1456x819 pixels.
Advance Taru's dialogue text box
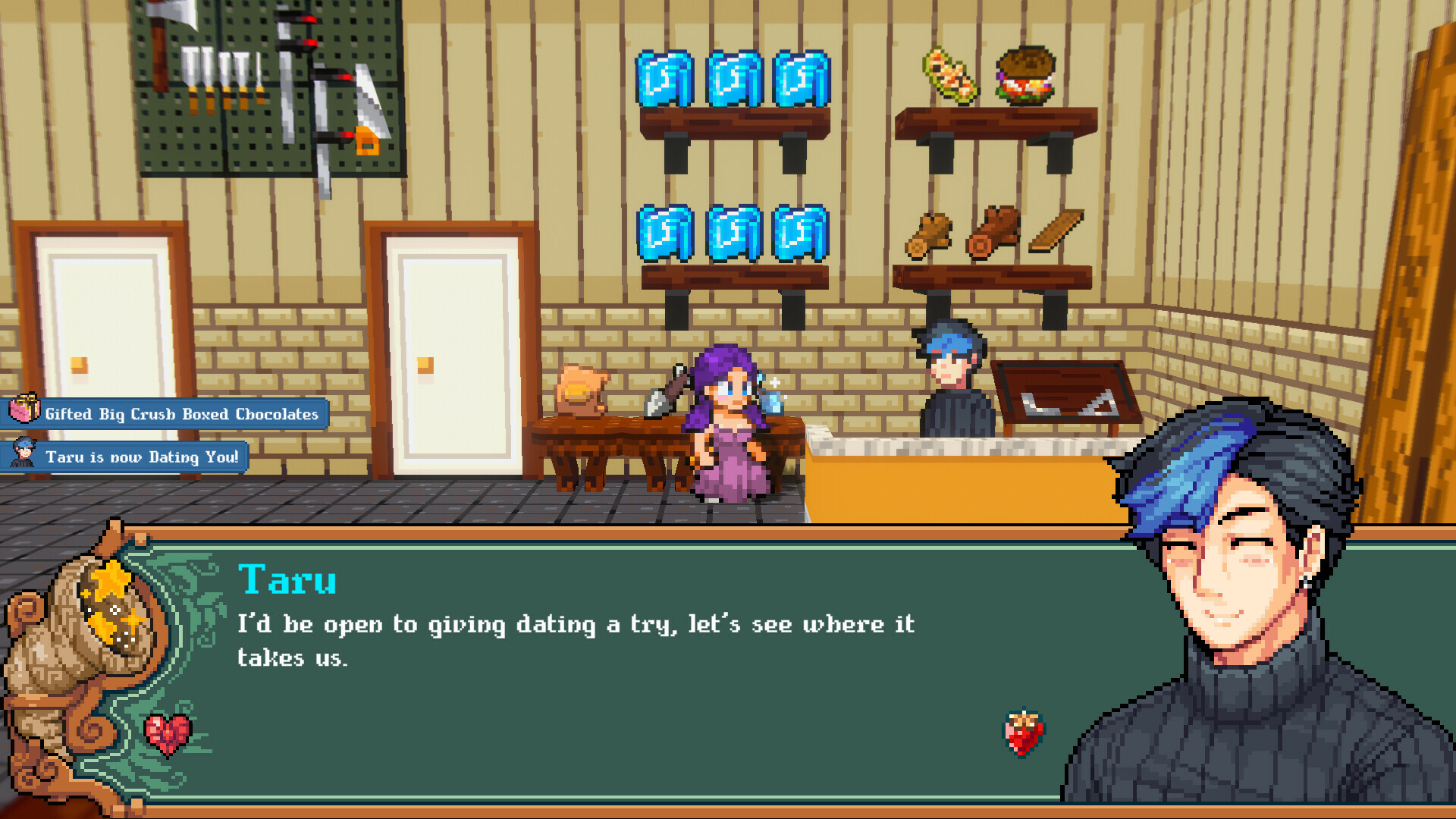607,667
